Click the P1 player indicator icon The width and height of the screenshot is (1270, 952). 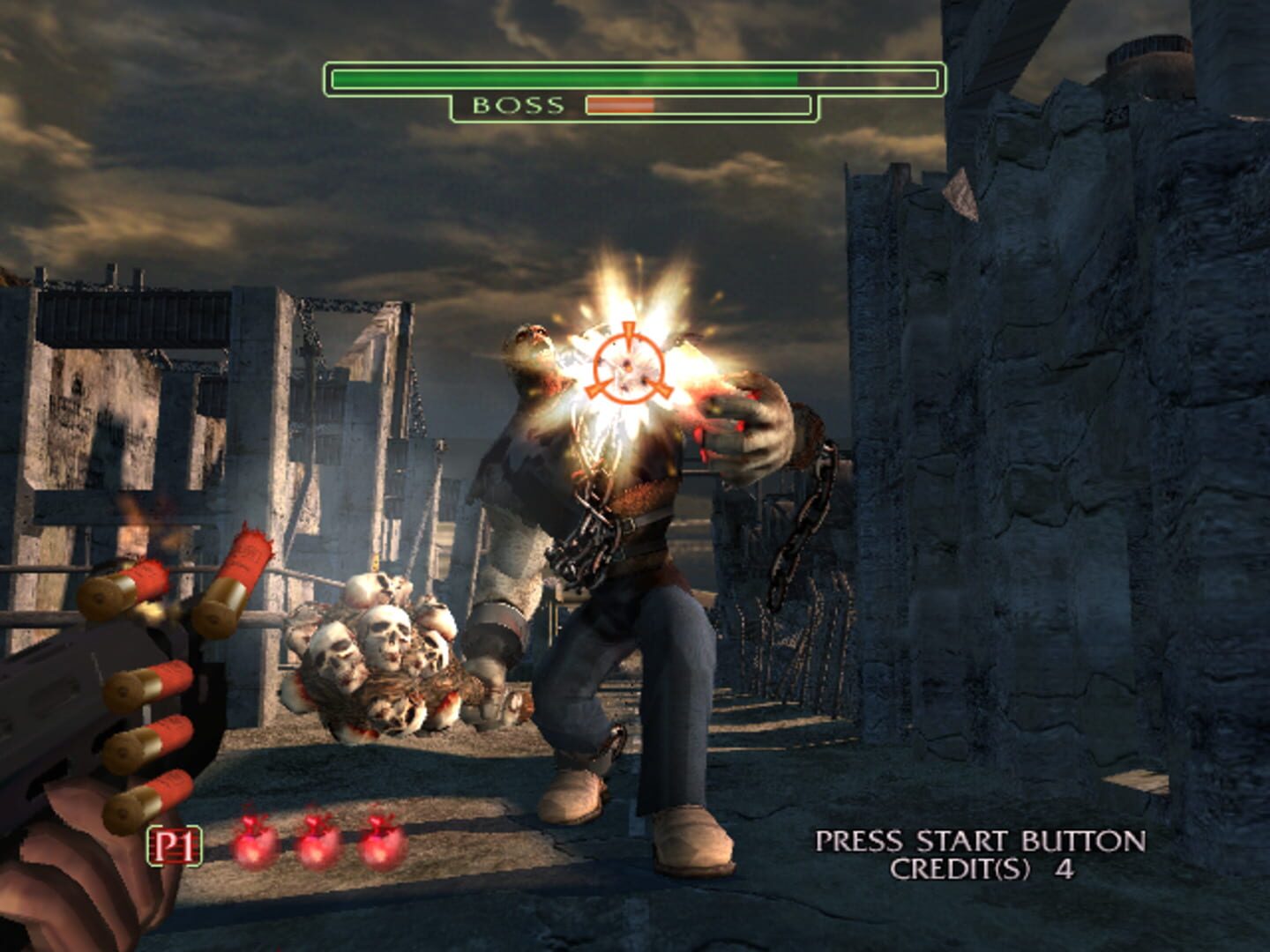176,844
